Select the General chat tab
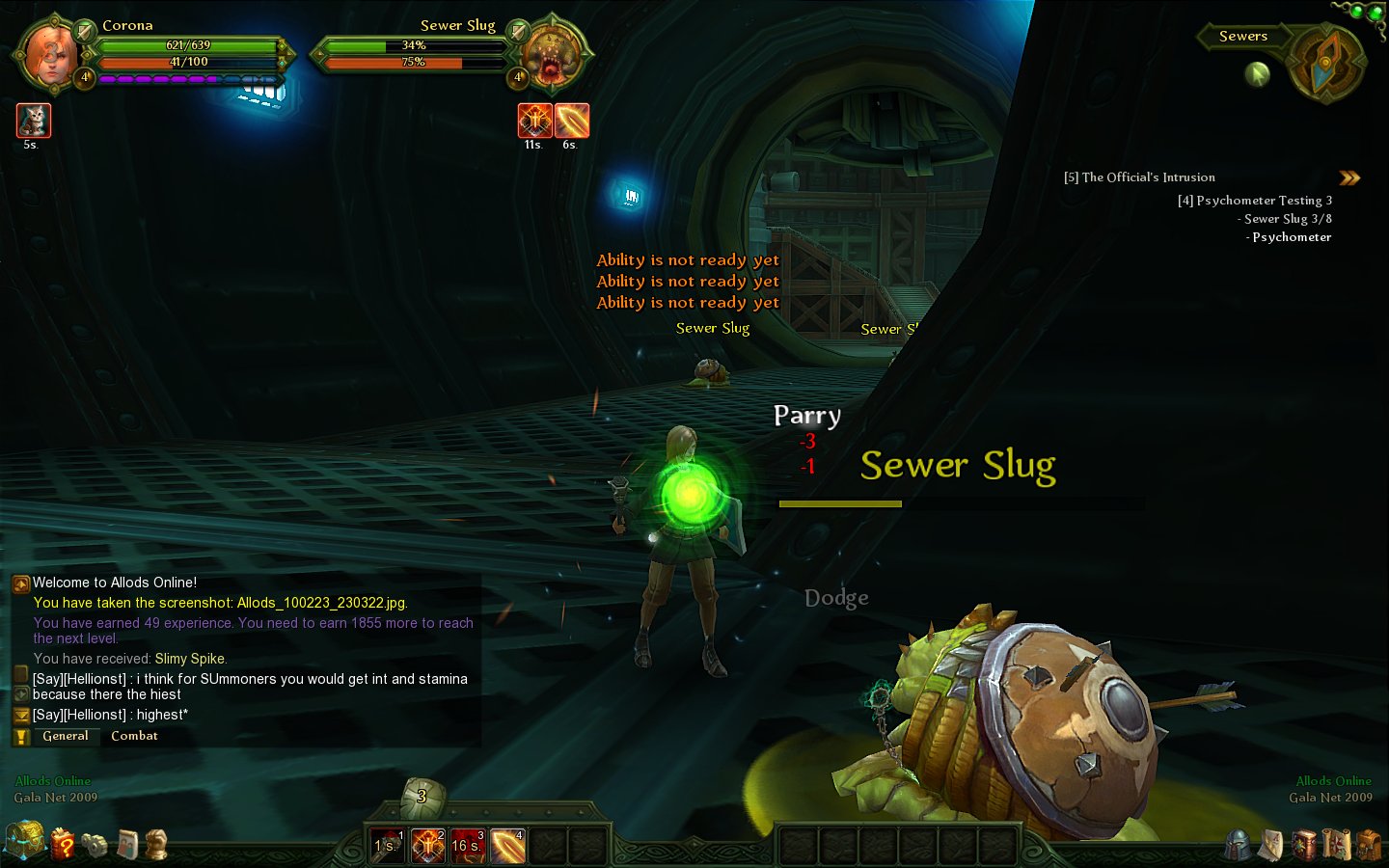1389x868 pixels. pyautogui.click(x=66, y=736)
